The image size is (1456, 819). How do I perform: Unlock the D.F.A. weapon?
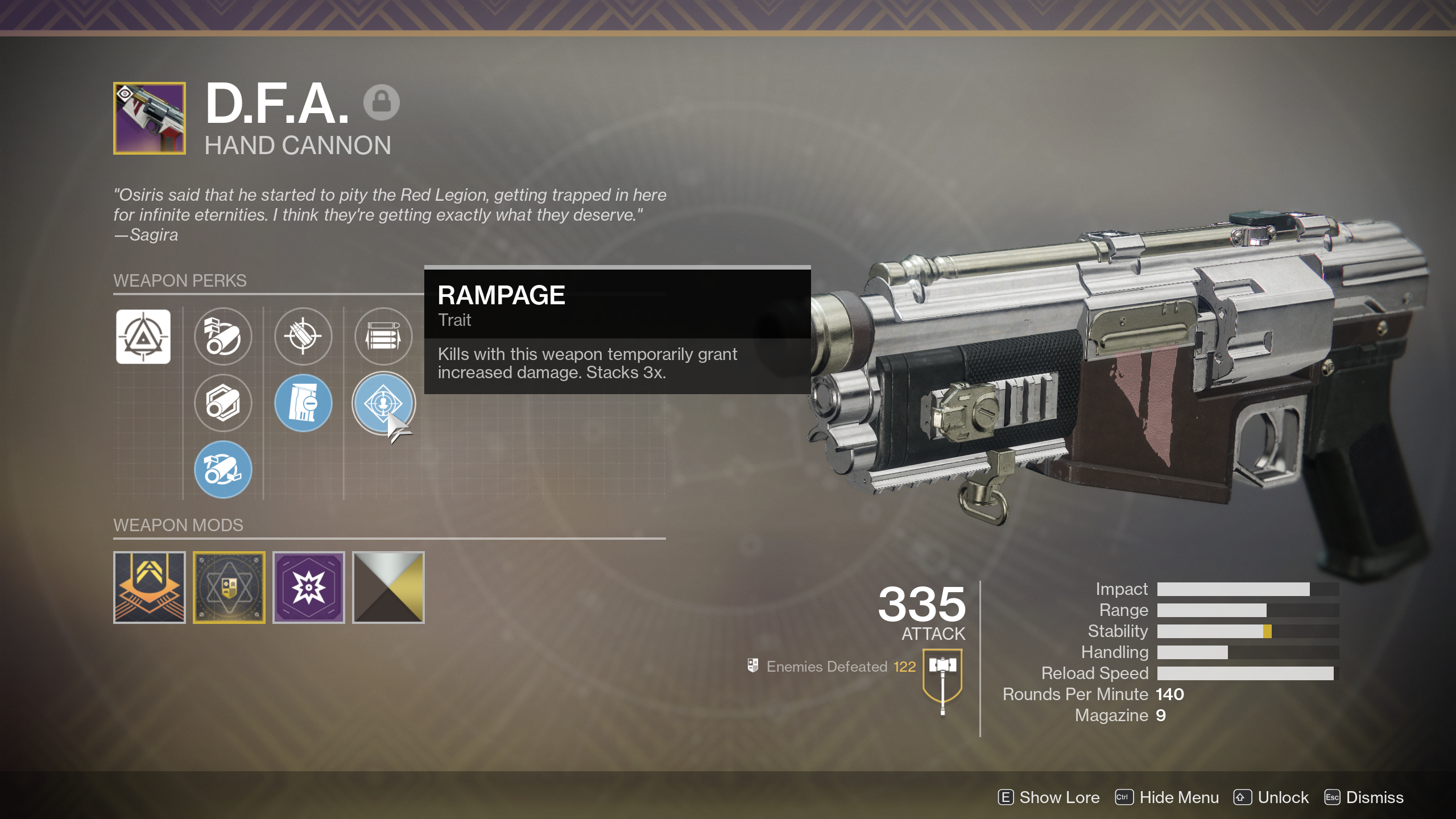pos(1272,797)
